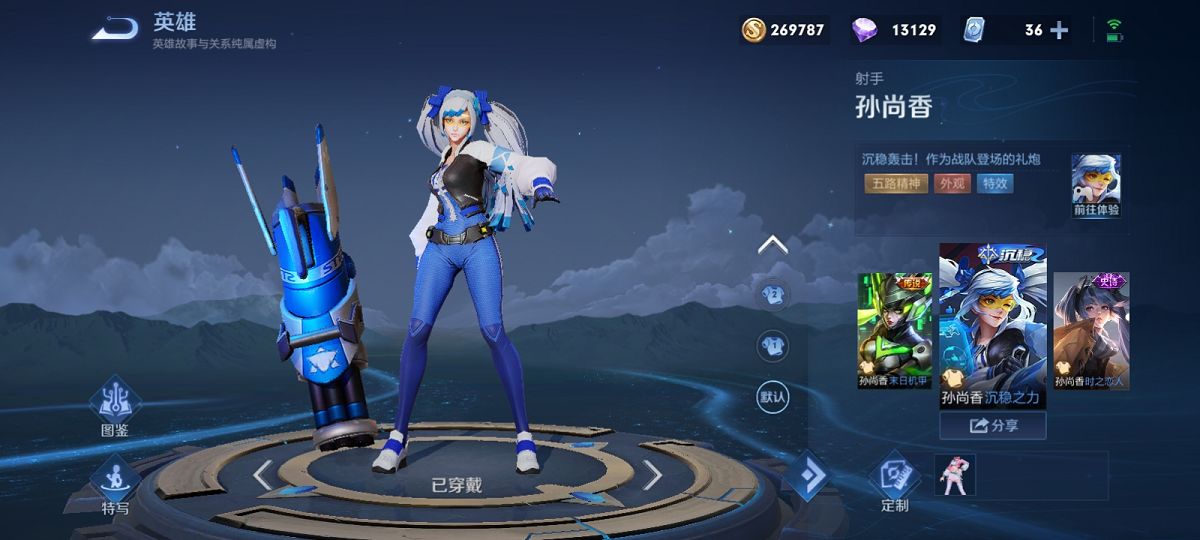Select the pink-haired figure thumbnail beside 定制
This screenshot has width=1200, height=540.
click(954, 474)
